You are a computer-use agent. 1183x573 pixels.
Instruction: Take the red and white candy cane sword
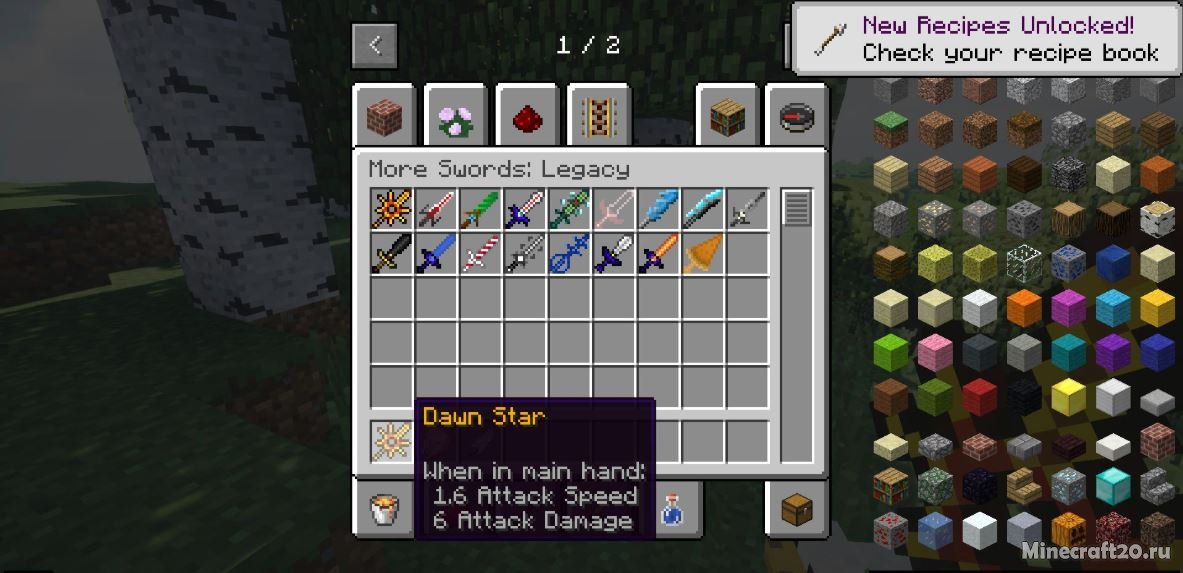click(479, 254)
